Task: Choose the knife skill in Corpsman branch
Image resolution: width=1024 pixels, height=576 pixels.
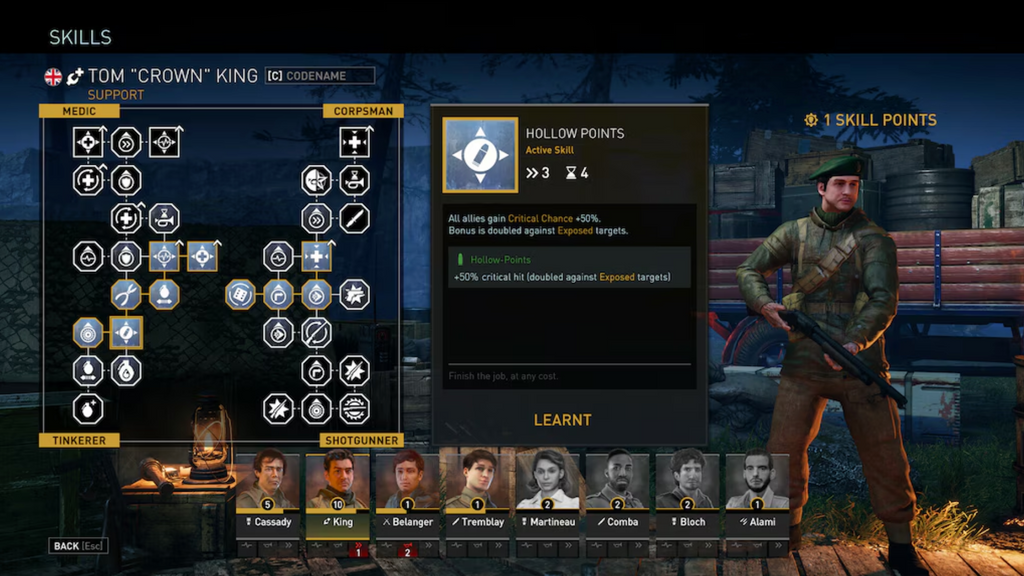Action: (x=354, y=218)
